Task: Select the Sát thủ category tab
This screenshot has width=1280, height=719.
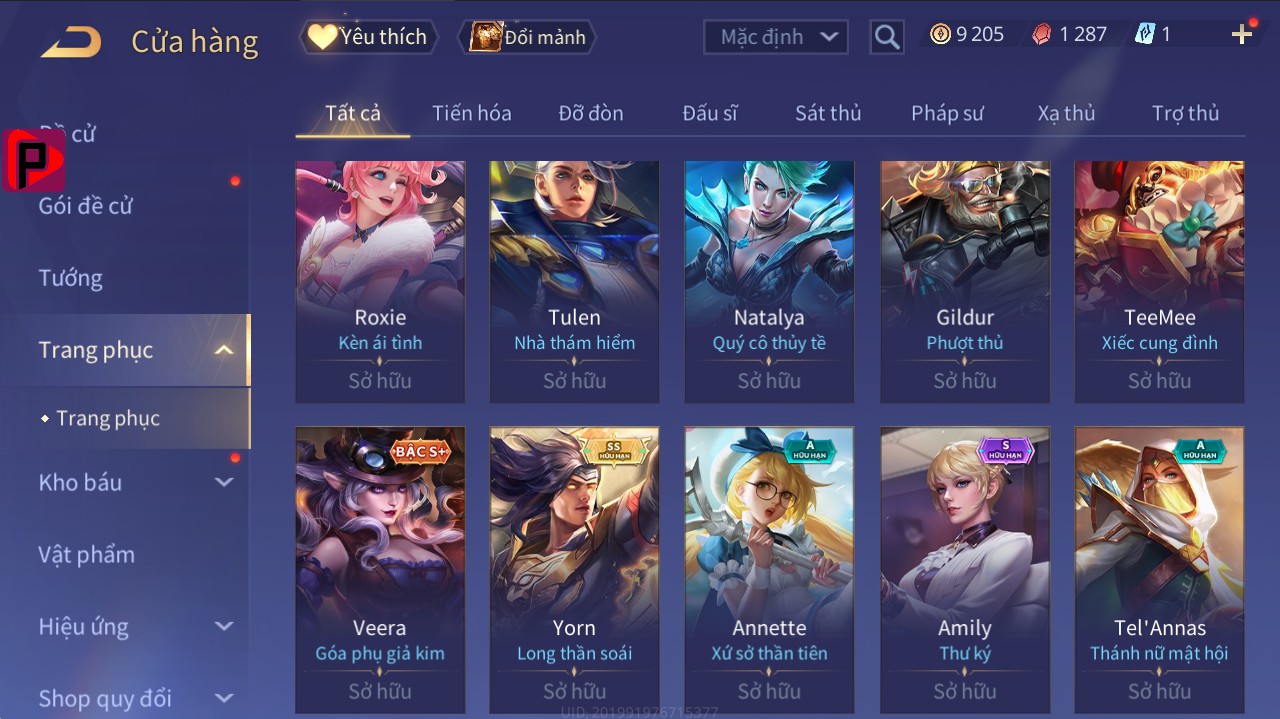Action: [x=827, y=113]
